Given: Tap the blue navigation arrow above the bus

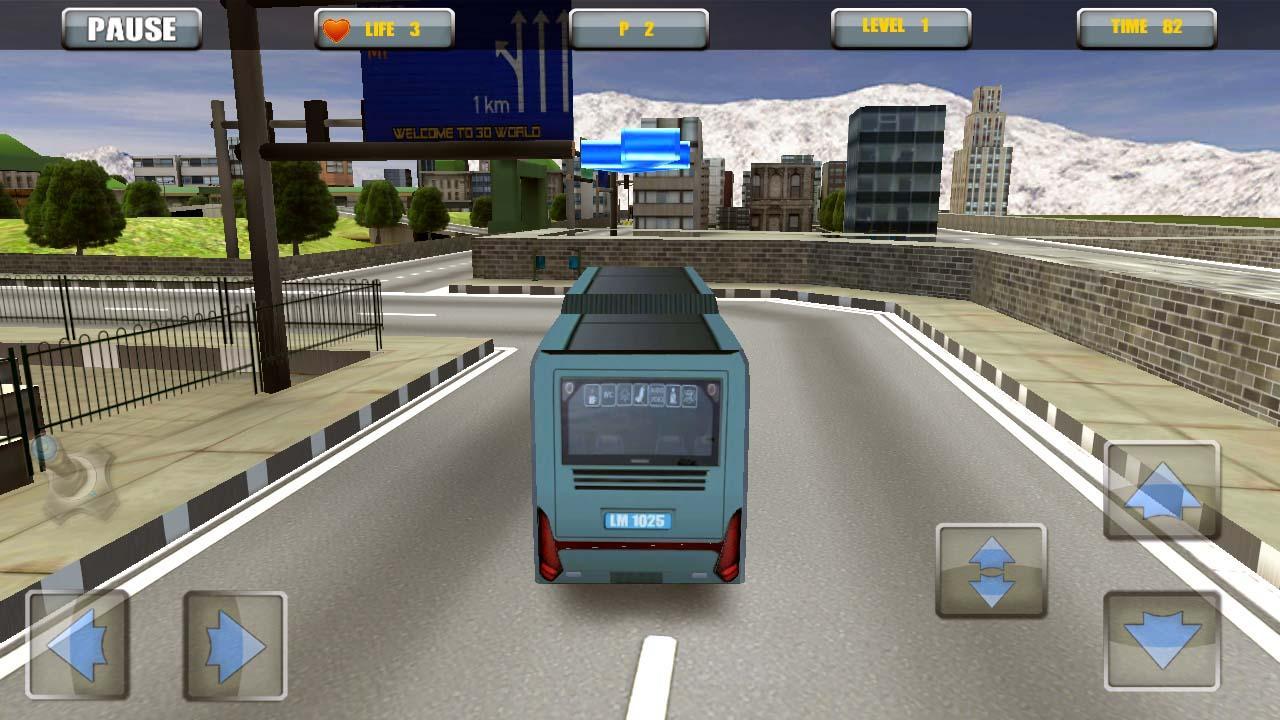Looking at the screenshot, I should [635, 147].
